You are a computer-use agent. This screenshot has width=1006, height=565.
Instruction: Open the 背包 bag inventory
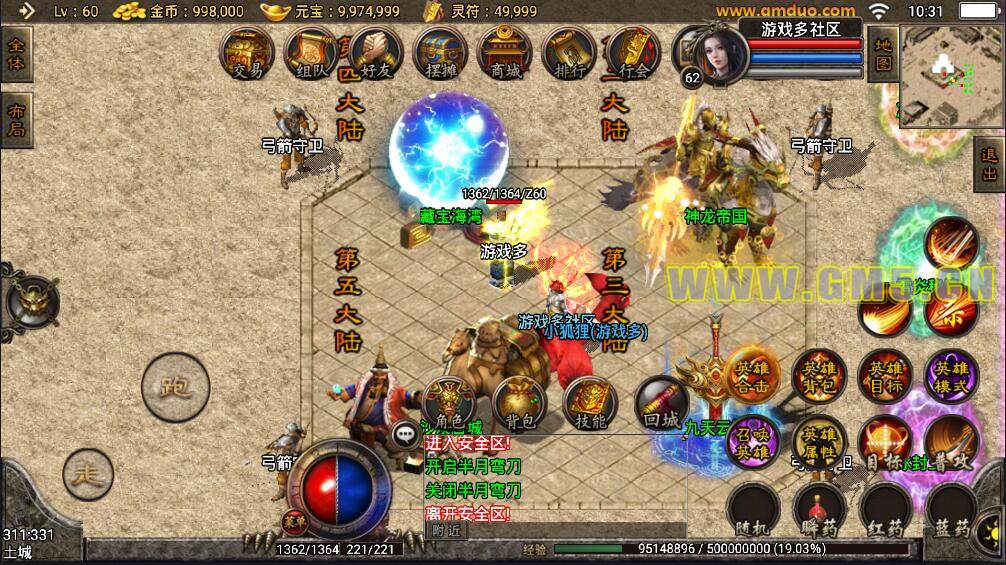[x=519, y=402]
